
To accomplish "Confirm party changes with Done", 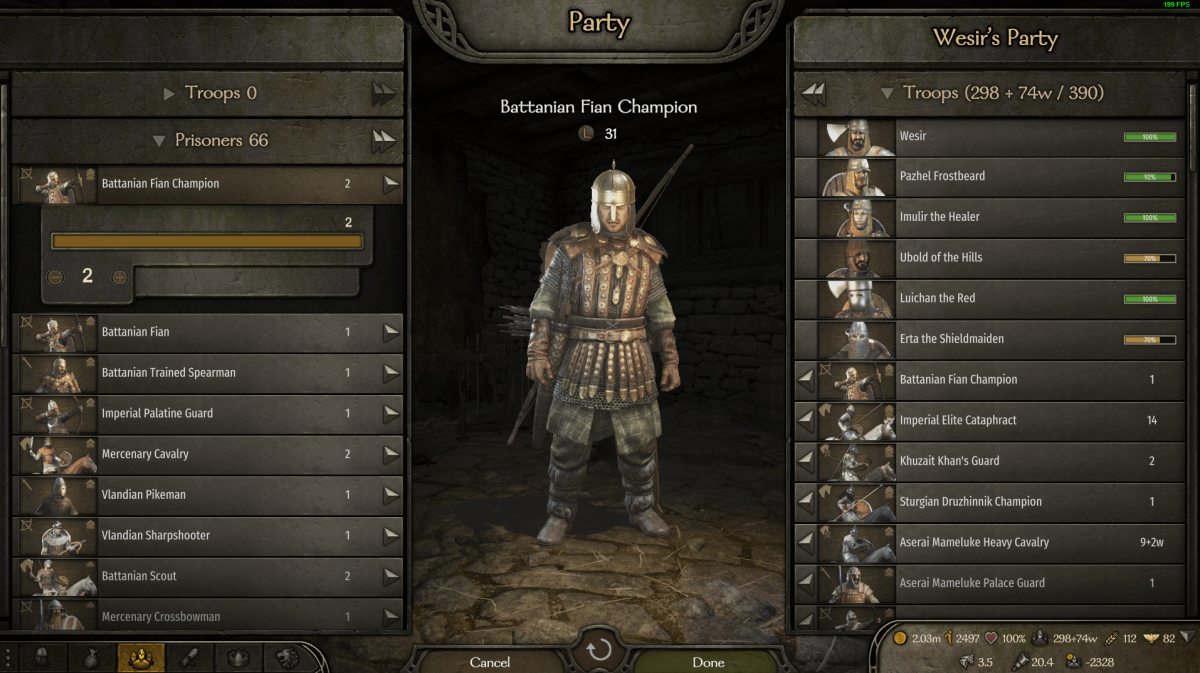I will (708, 661).
